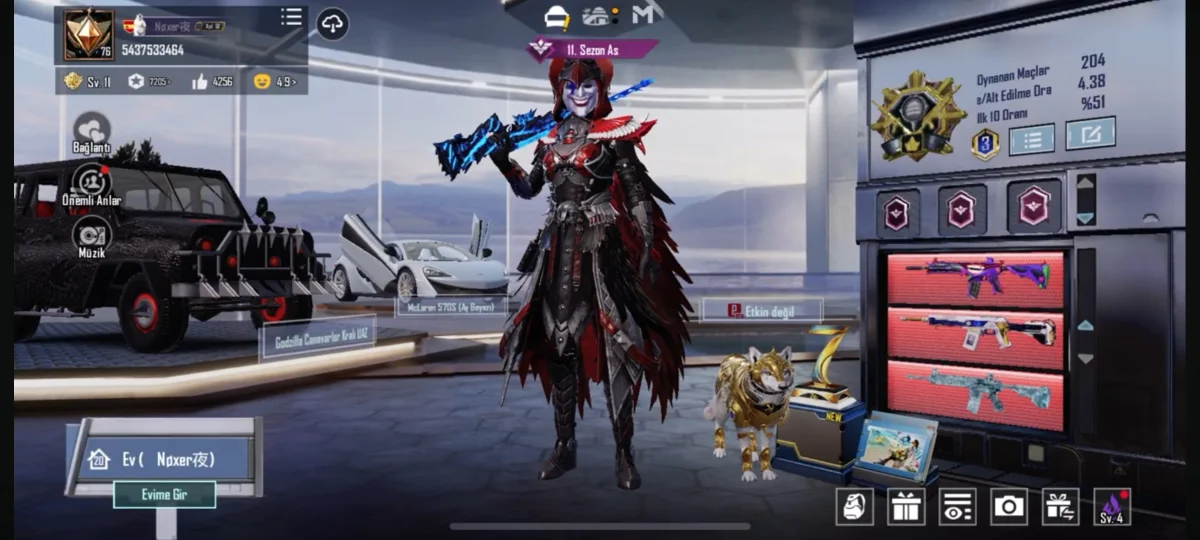
Task: Select the McLaren 570S vehicle label
Action: (x=451, y=307)
